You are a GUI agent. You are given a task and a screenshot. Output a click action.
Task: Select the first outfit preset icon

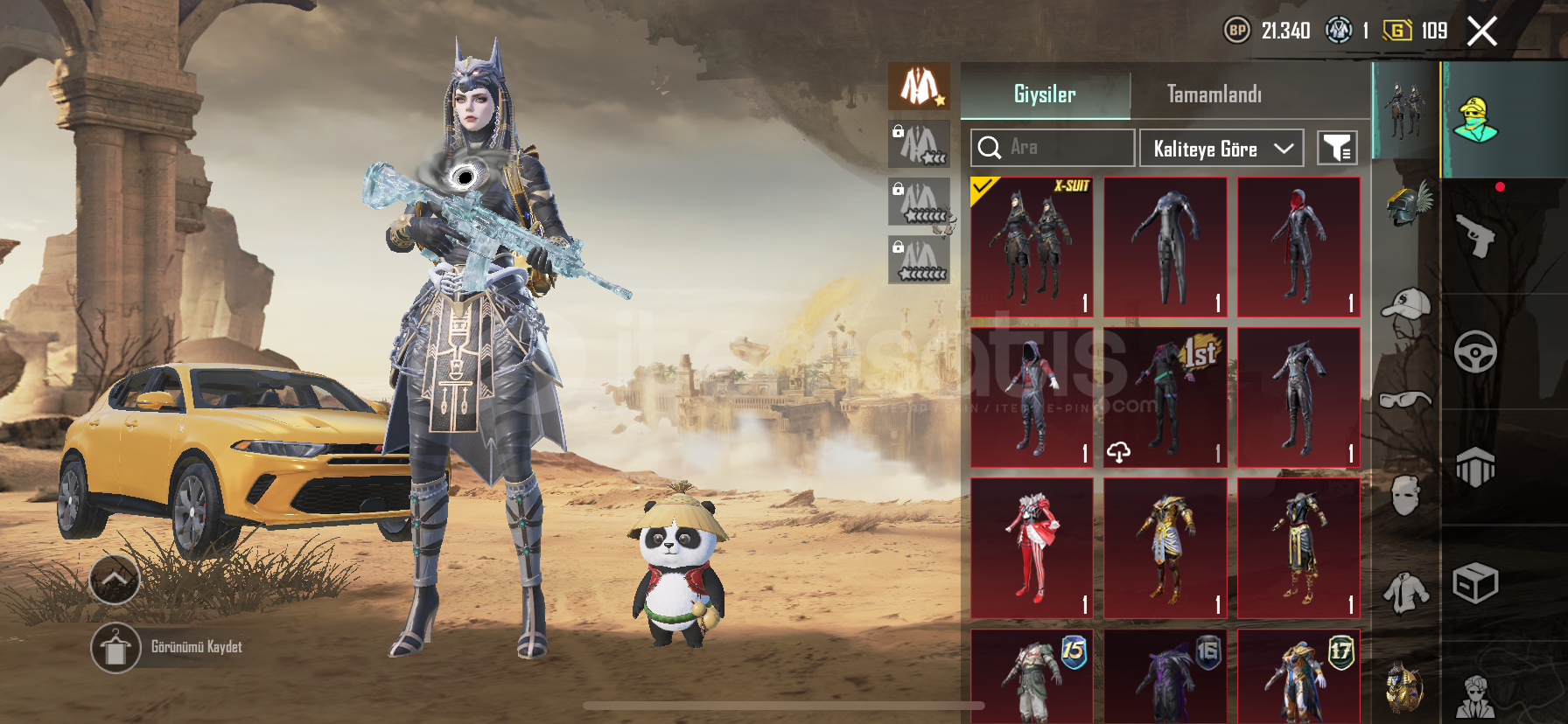point(919,87)
